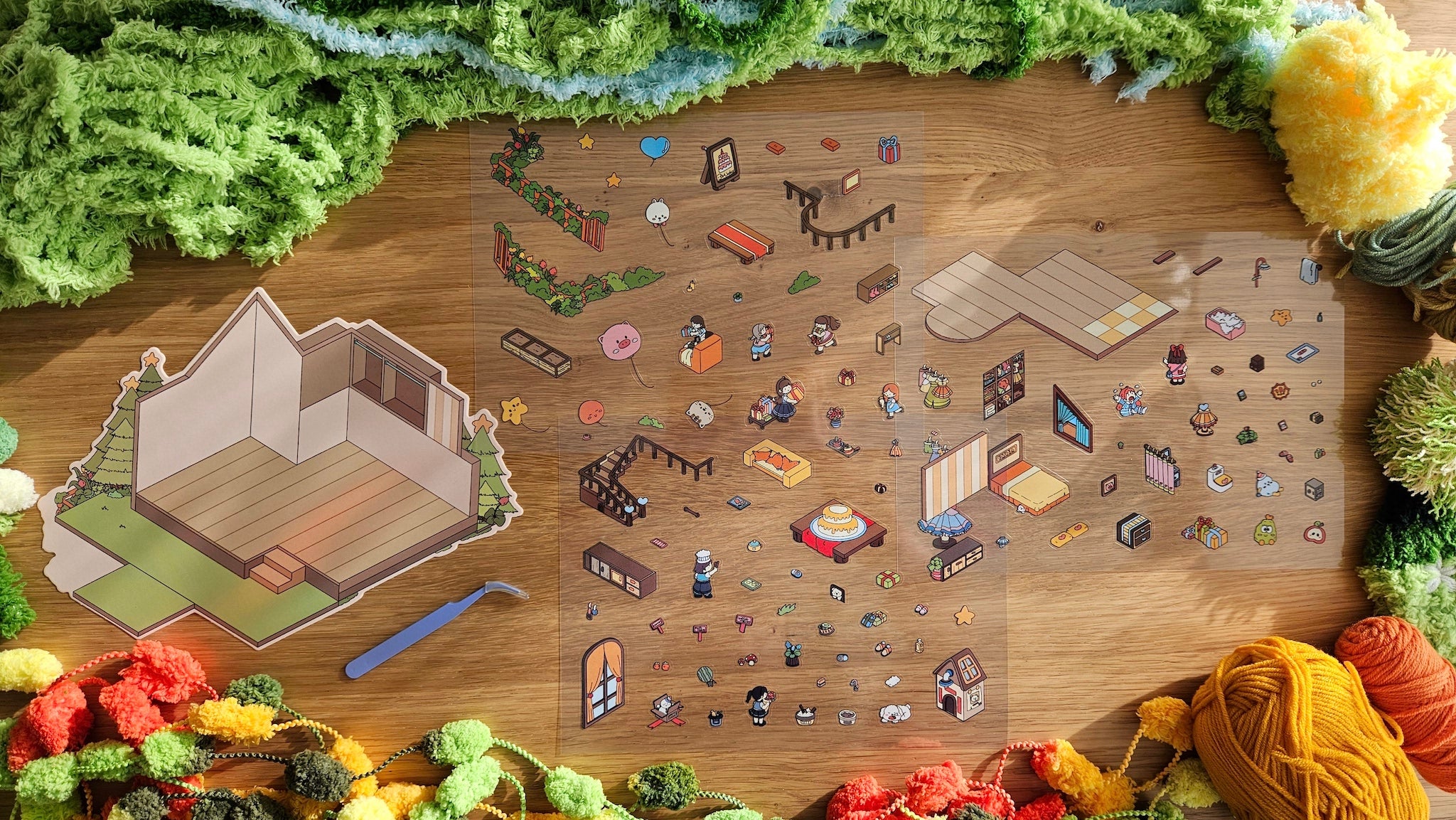Select the arched window with orange curtains
The height and width of the screenshot is (820, 1456).
(602, 681)
